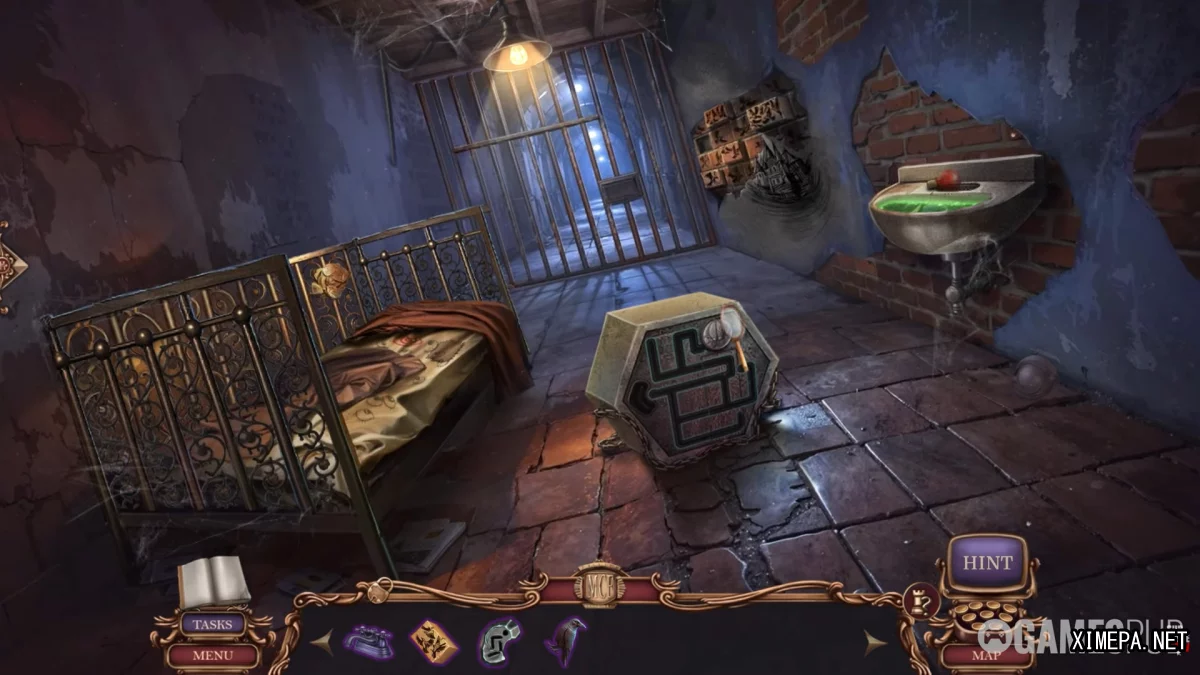Open the game Menu

[212, 656]
